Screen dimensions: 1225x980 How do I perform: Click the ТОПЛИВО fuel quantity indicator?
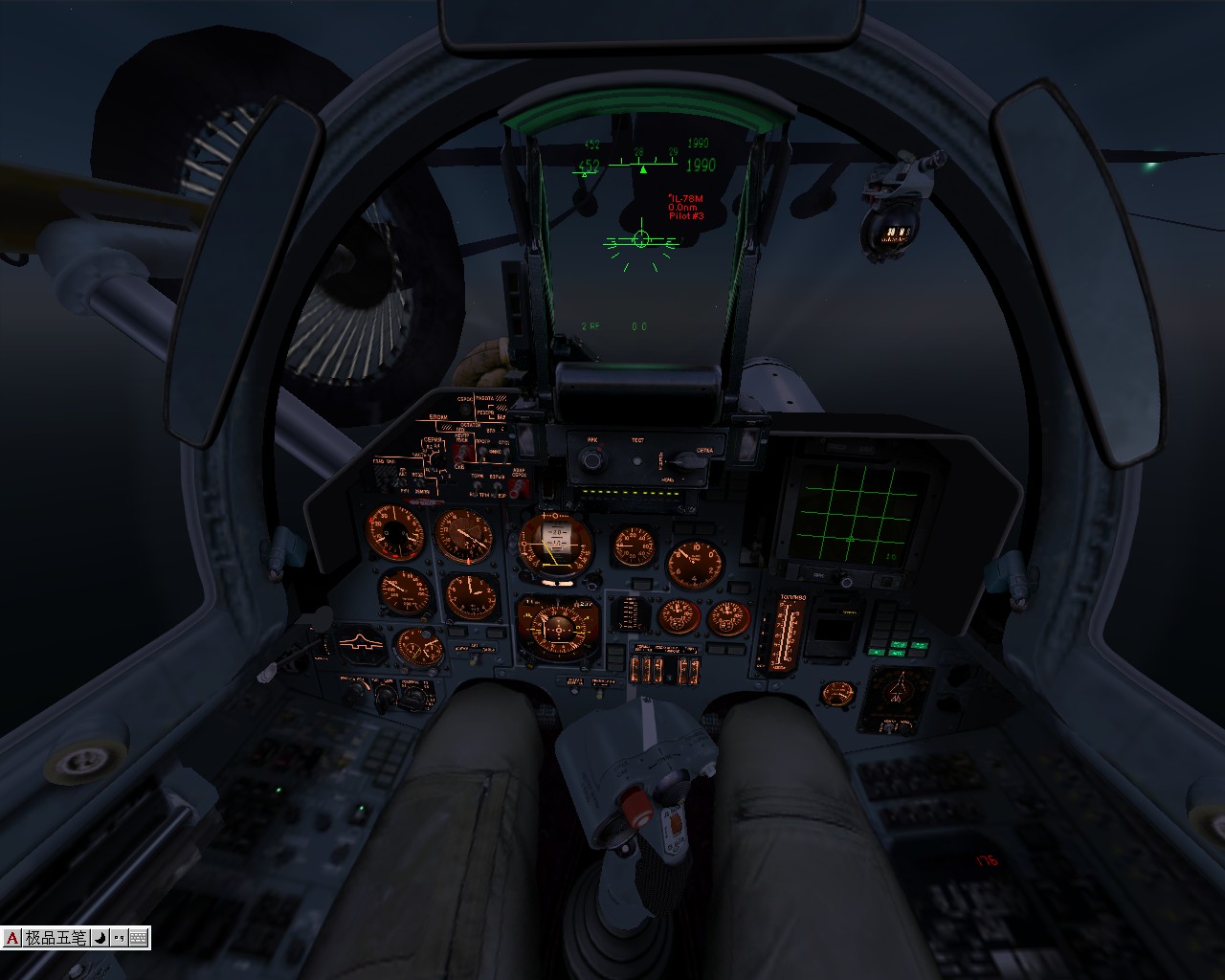[783, 634]
